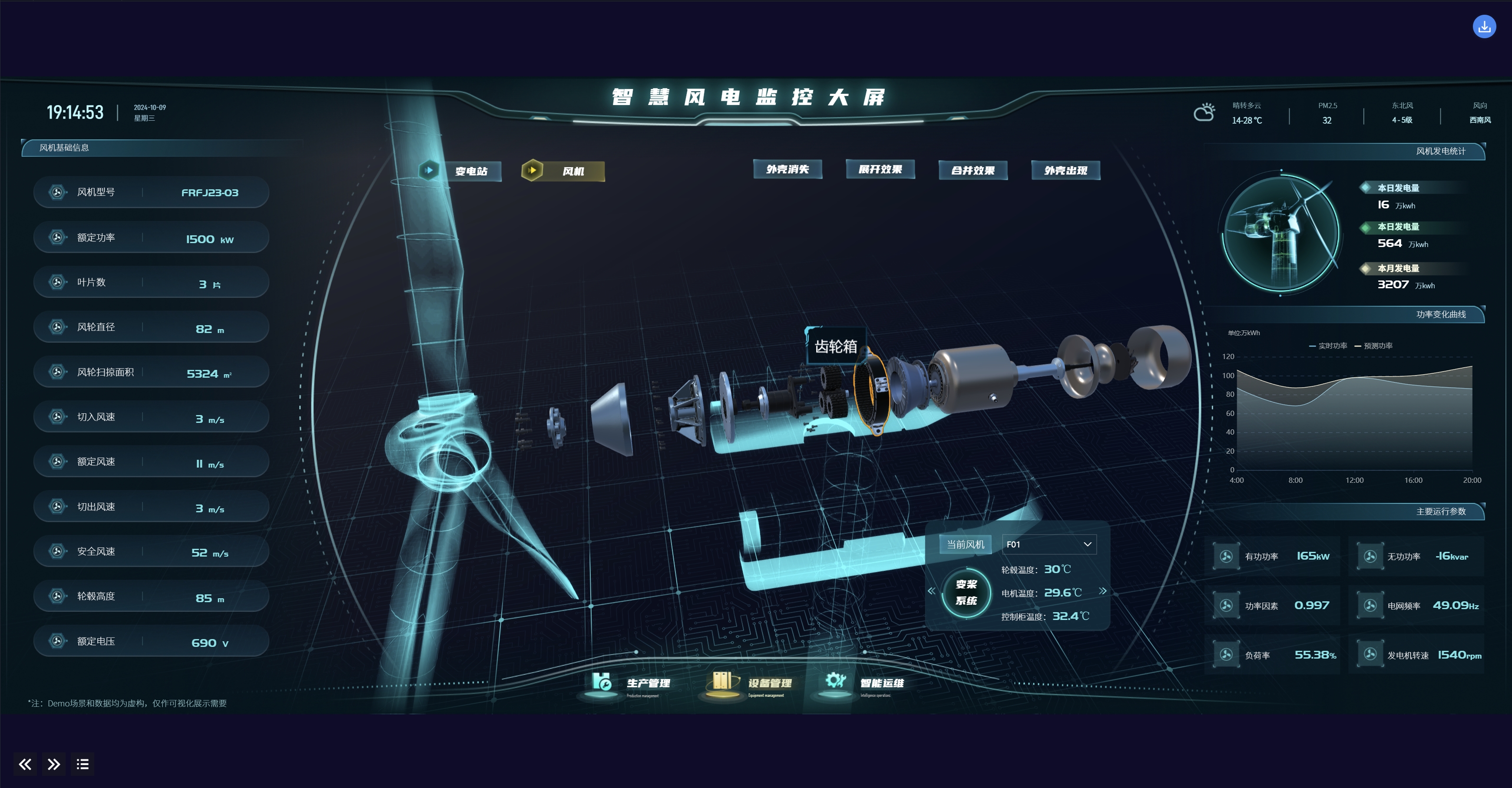1512x788 pixels.
Task: Click the 合并效果 button
Action: (x=972, y=170)
